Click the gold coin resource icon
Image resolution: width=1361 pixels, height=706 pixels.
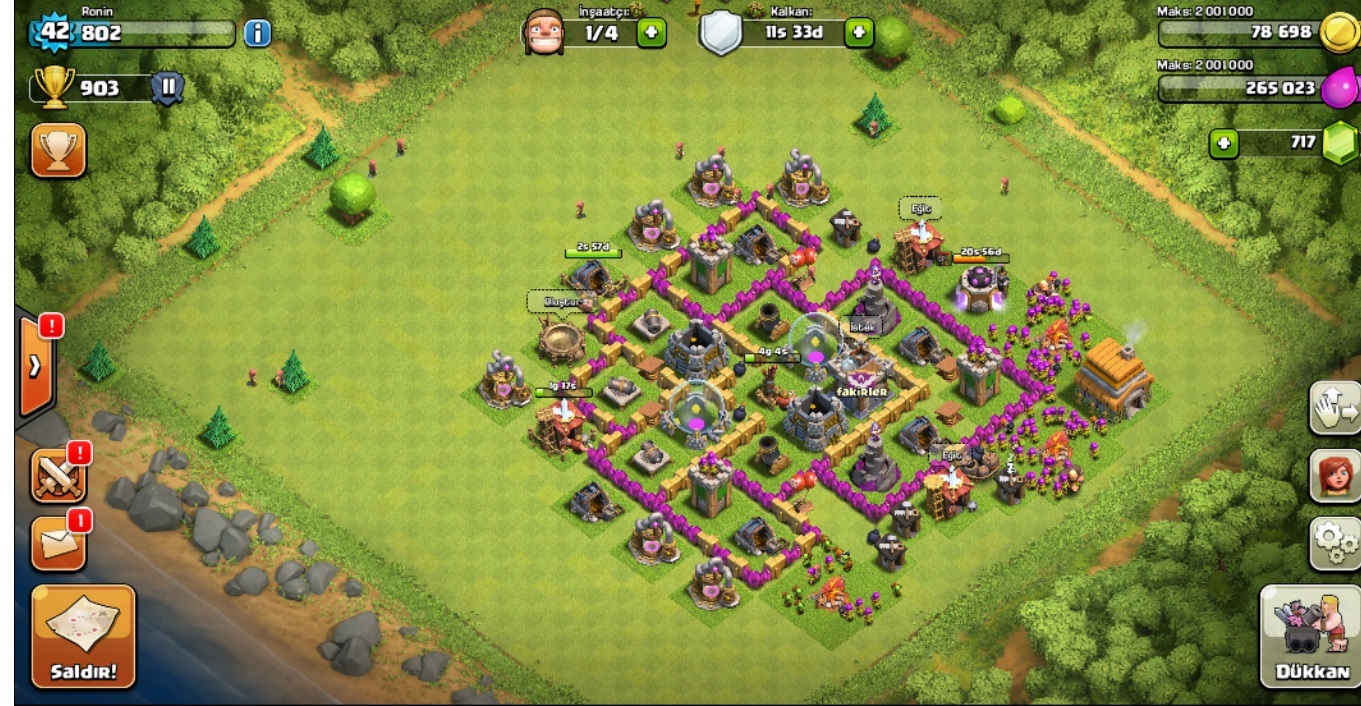click(x=1338, y=32)
